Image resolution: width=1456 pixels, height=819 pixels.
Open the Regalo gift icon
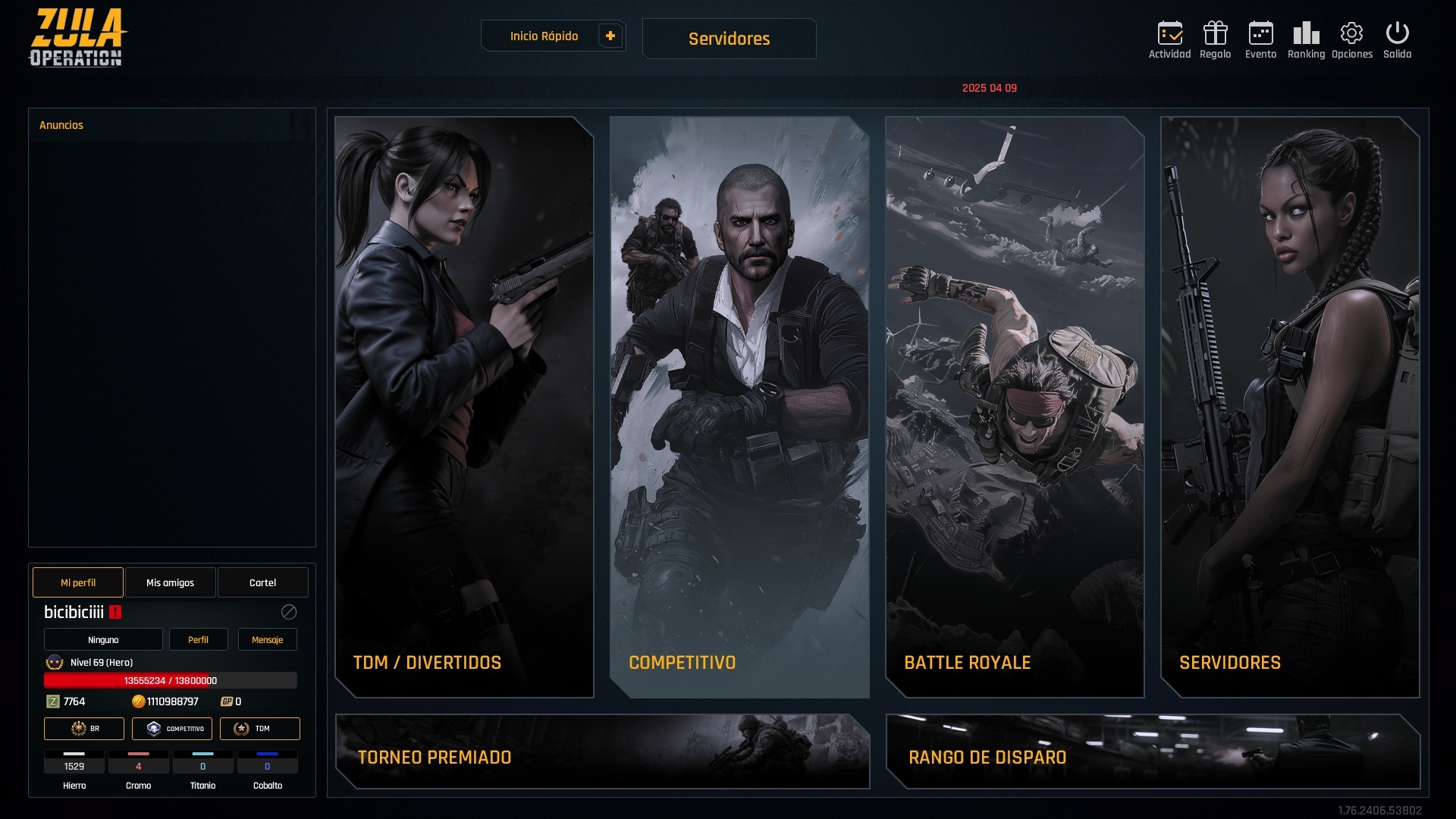click(x=1215, y=39)
